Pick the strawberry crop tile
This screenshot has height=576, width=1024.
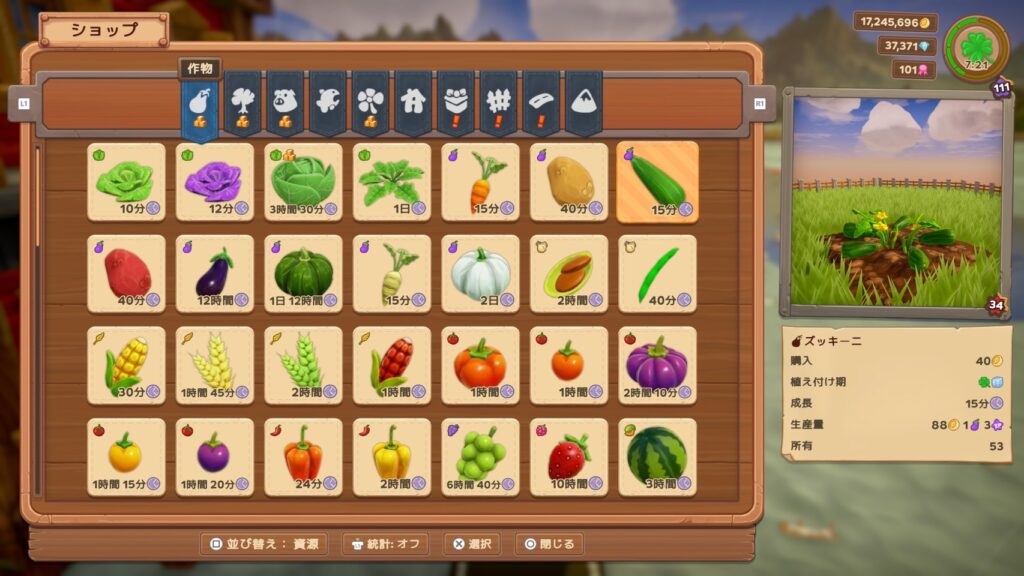click(x=569, y=457)
